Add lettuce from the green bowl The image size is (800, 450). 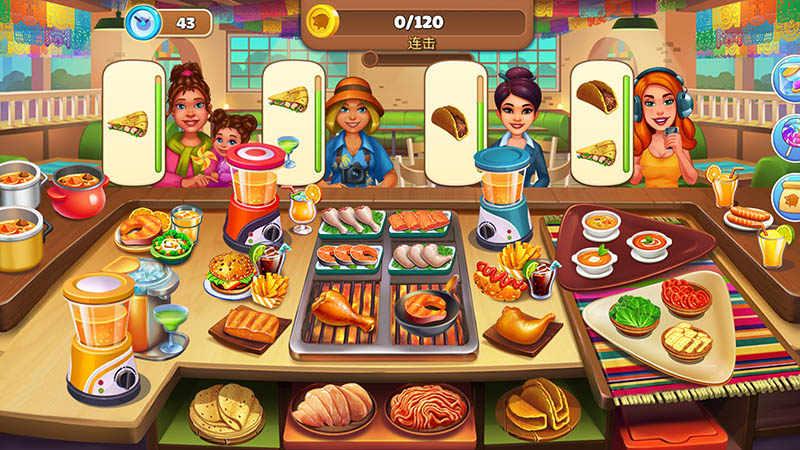tap(635, 314)
